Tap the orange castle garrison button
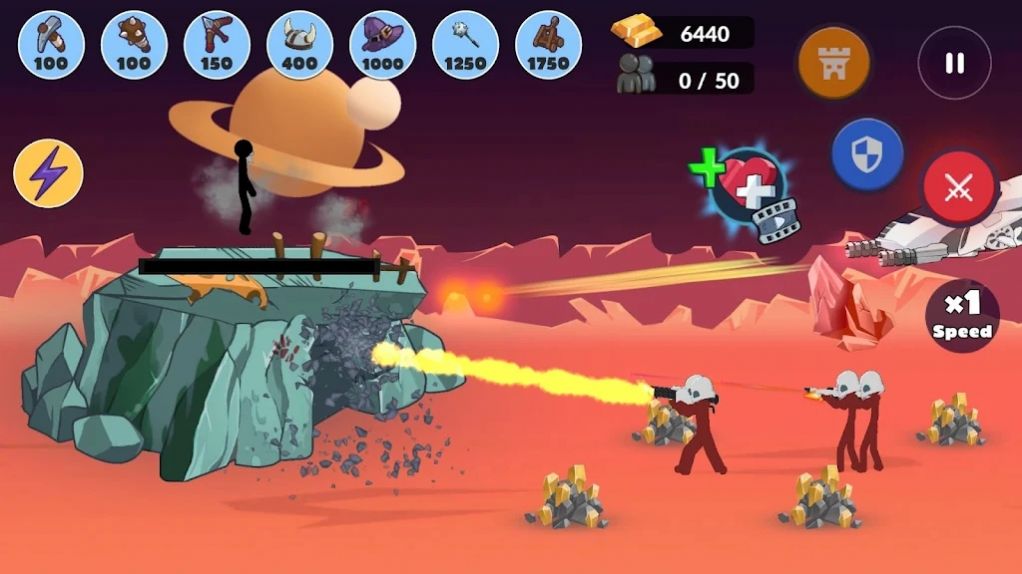The width and height of the screenshot is (1022, 574). (833, 63)
